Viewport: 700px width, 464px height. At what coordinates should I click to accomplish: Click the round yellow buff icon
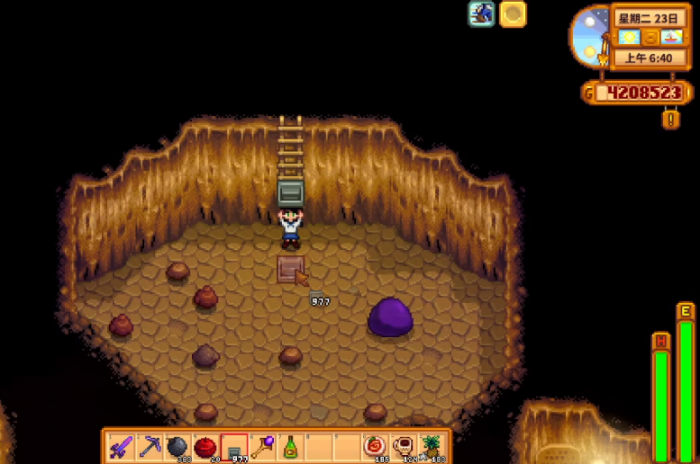pos(513,14)
